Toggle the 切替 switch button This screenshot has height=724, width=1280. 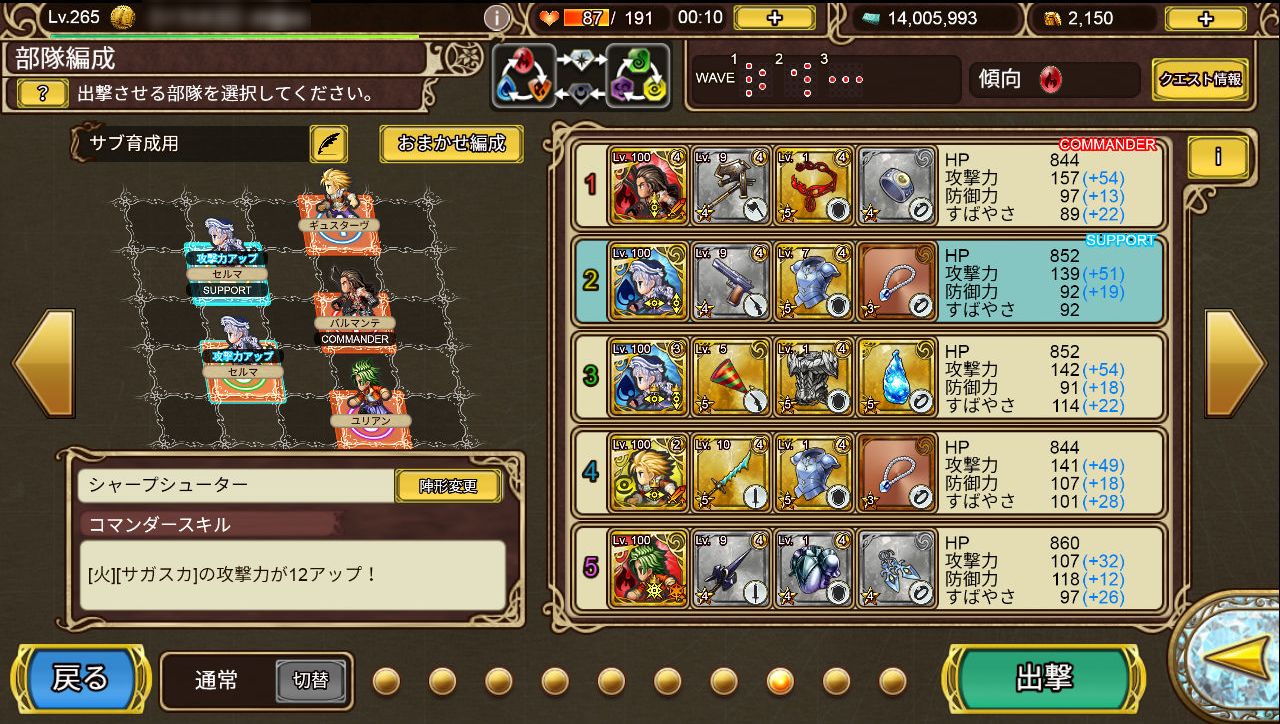(x=310, y=681)
